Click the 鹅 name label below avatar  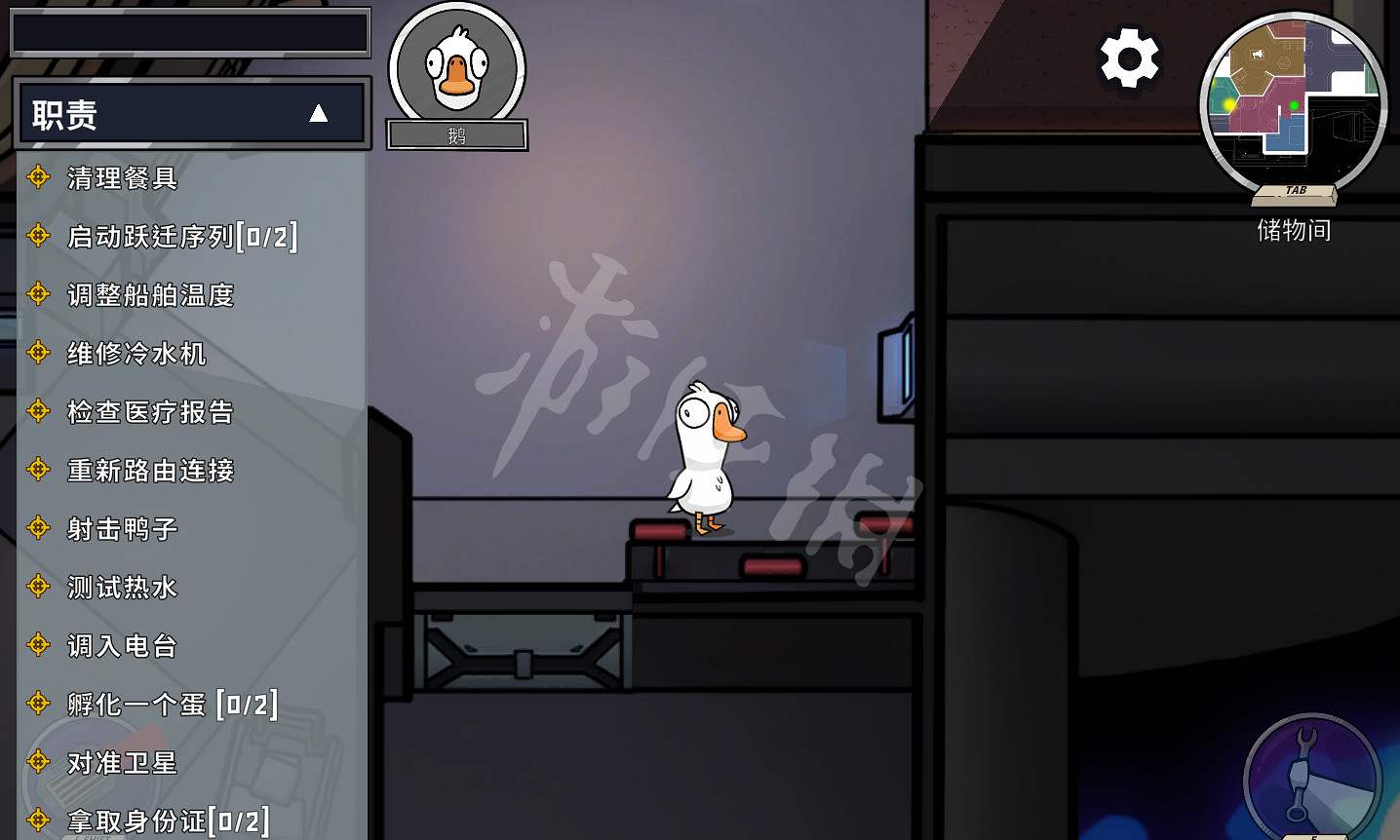pos(456,135)
